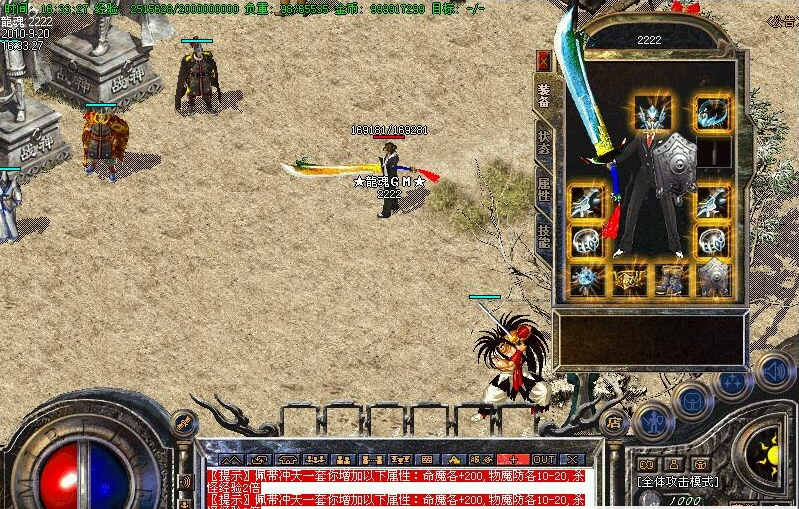Click the OUT button on chat toolbar
This screenshot has width=799, height=509.
coord(543,459)
